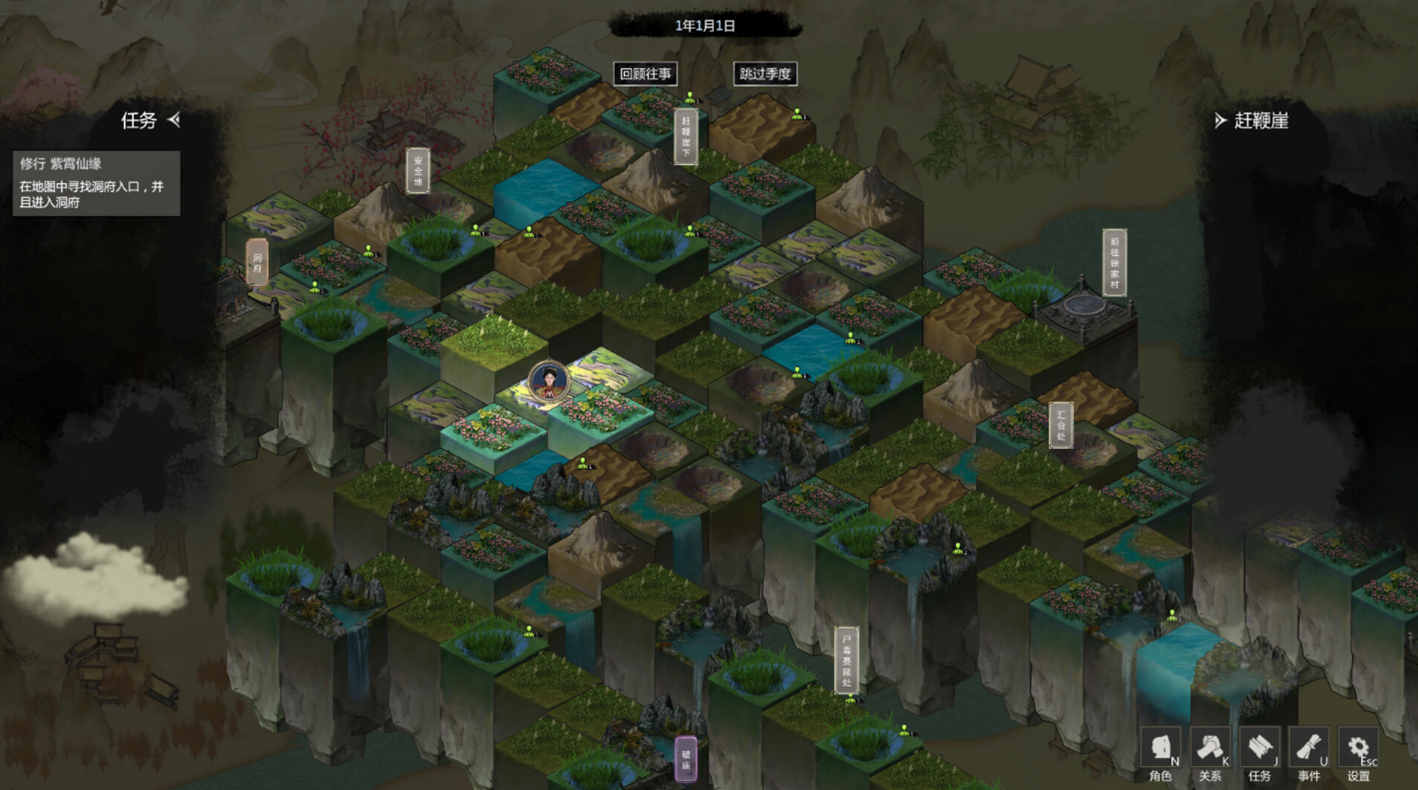Viewport: 1418px width, 790px height.
Task: Select the player character portrait token
Action: click(x=548, y=381)
